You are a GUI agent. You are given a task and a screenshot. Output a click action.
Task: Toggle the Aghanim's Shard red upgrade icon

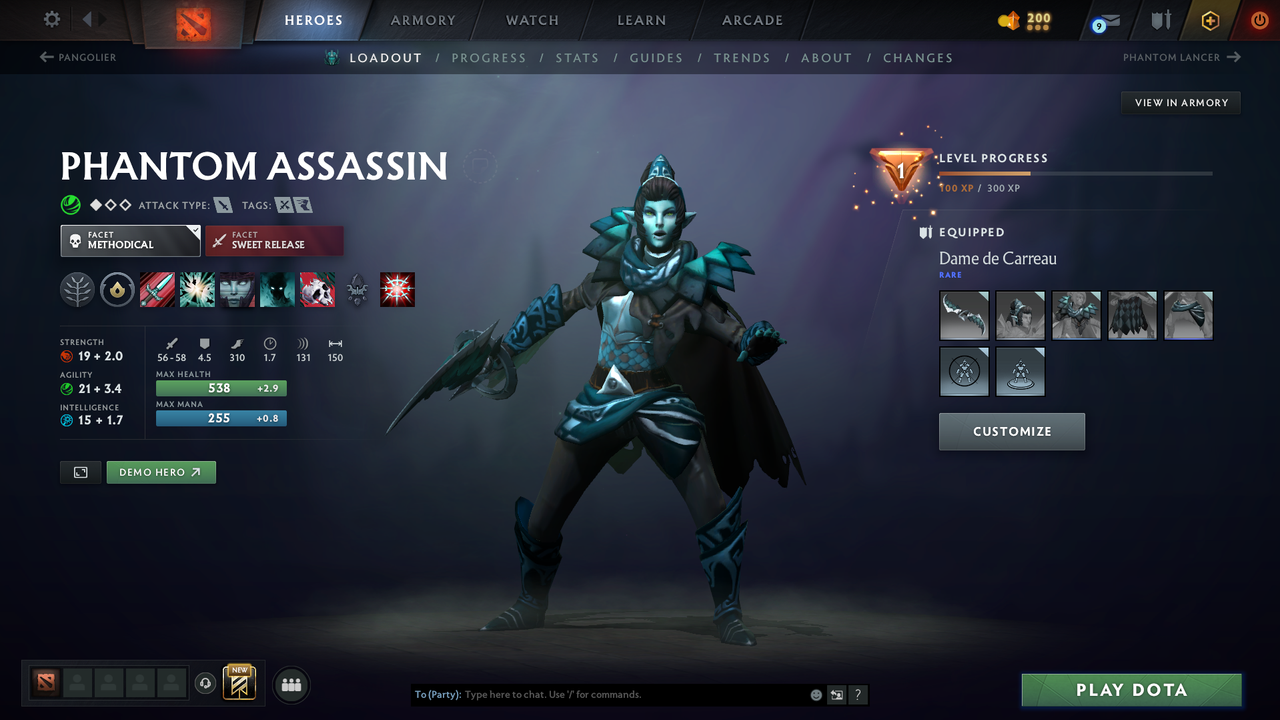point(397,290)
